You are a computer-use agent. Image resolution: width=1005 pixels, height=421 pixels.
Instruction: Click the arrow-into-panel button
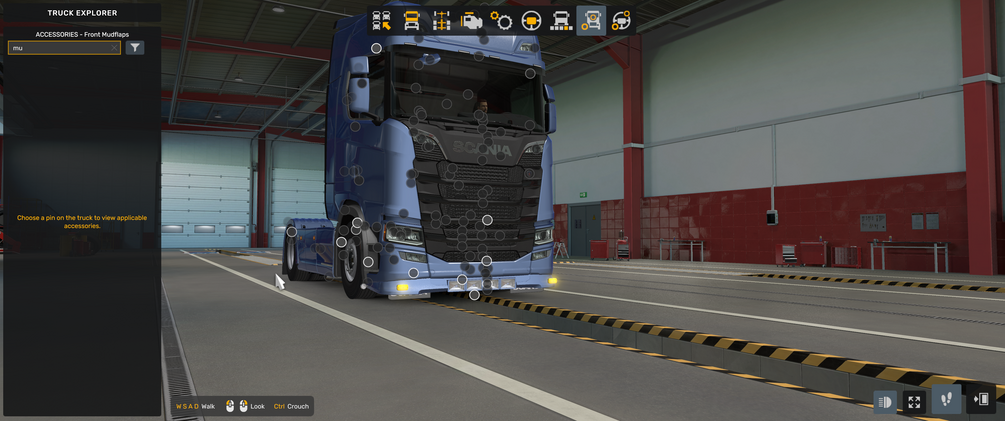981,400
